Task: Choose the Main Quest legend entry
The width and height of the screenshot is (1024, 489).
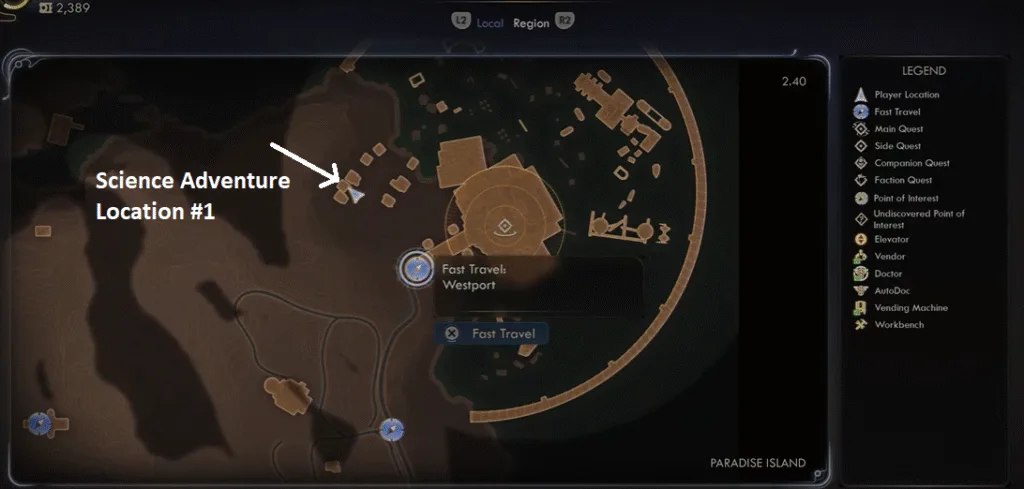Action: click(x=898, y=129)
